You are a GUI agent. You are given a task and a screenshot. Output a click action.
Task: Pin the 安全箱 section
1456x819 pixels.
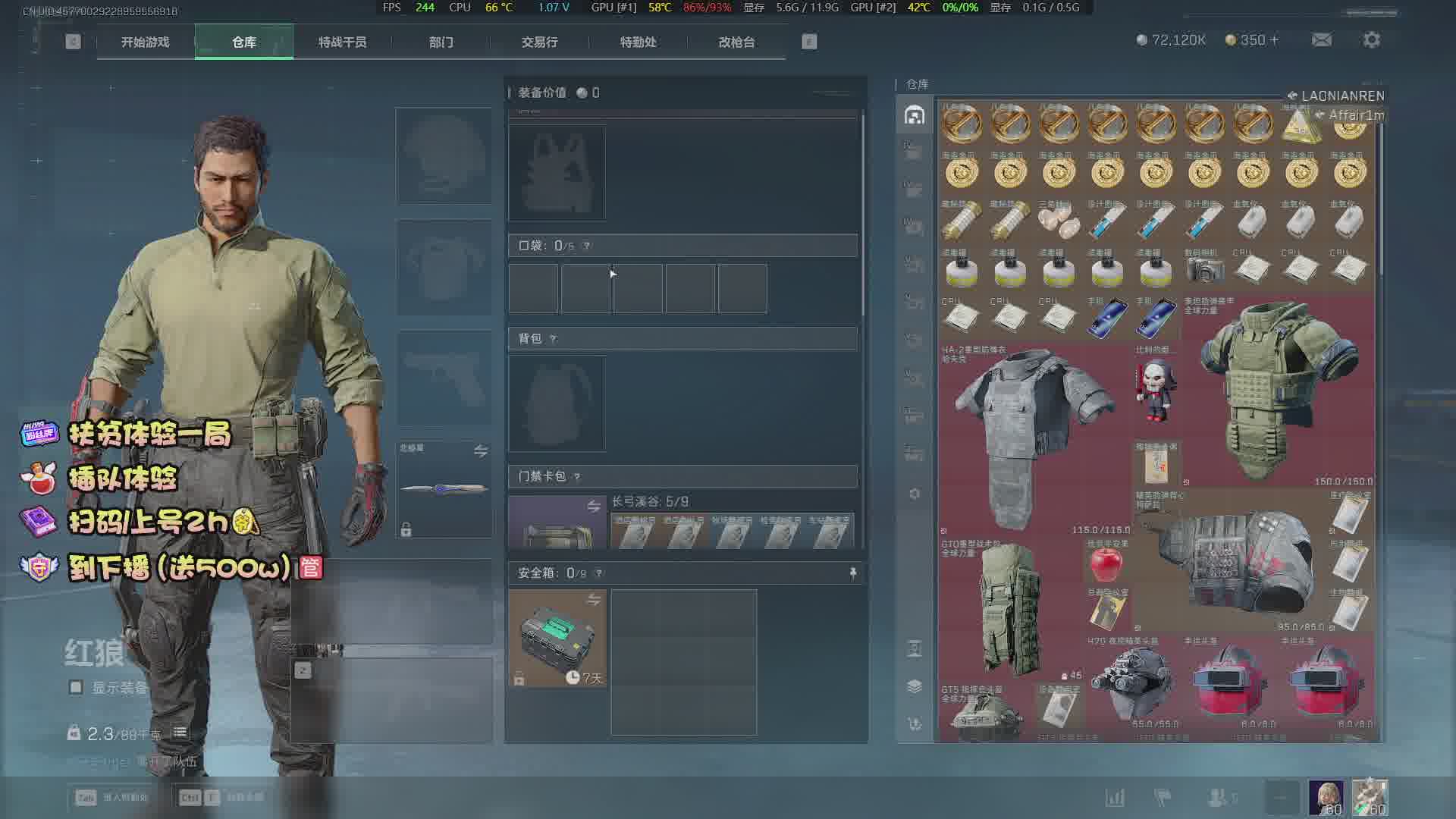pos(852,573)
